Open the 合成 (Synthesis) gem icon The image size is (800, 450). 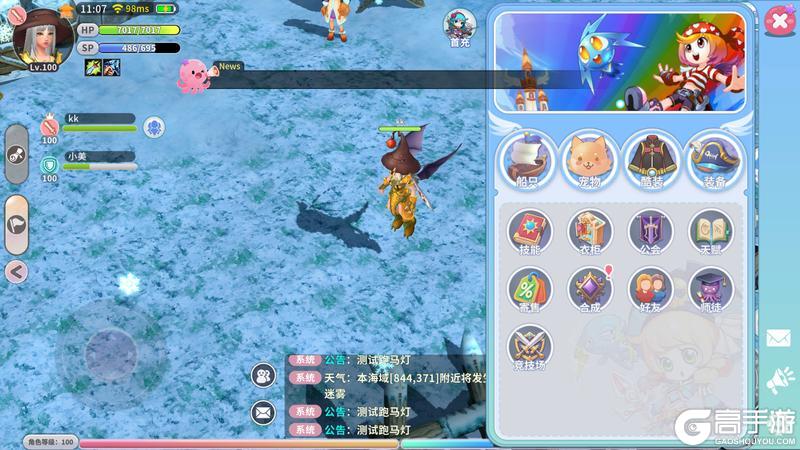click(590, 291)
